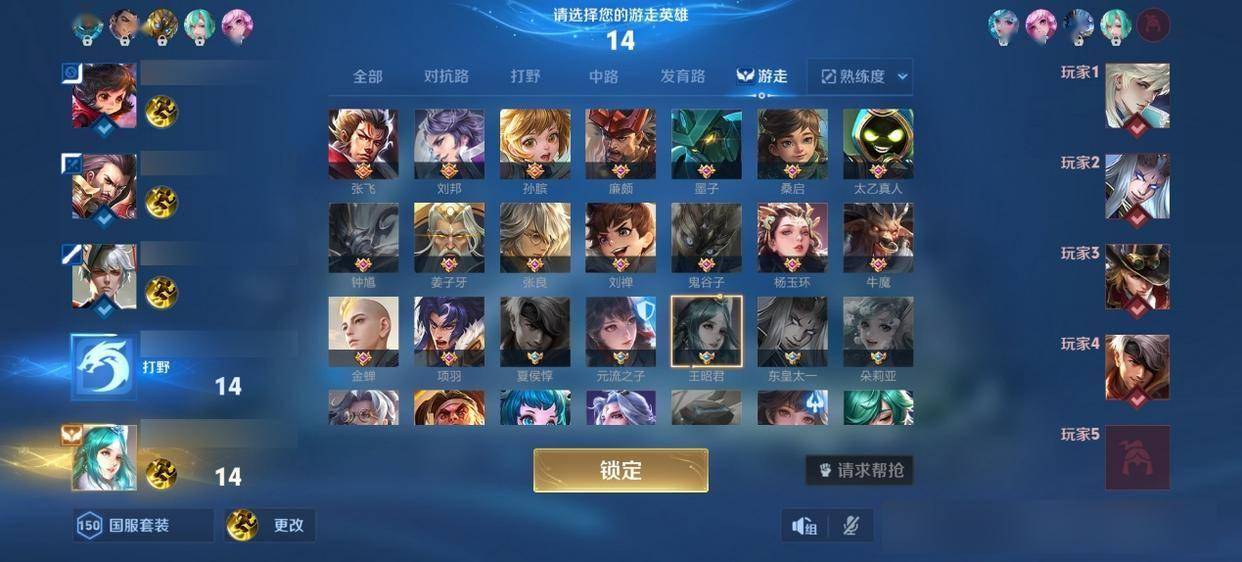Screen dimensions: 1242x562
Task: Open the 国服套装 loadout button
Action: [144, 525]
